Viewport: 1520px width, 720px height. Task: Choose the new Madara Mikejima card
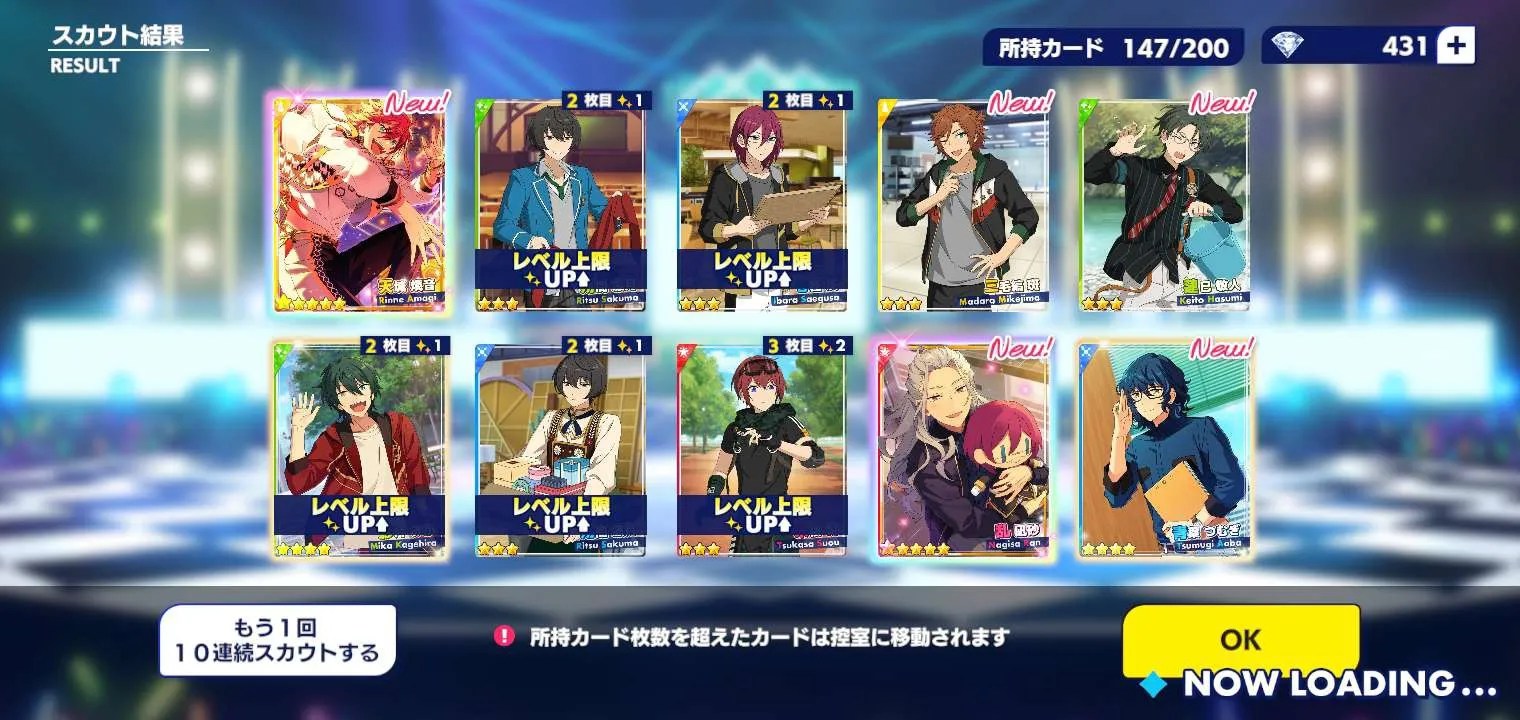pos(963,205)
